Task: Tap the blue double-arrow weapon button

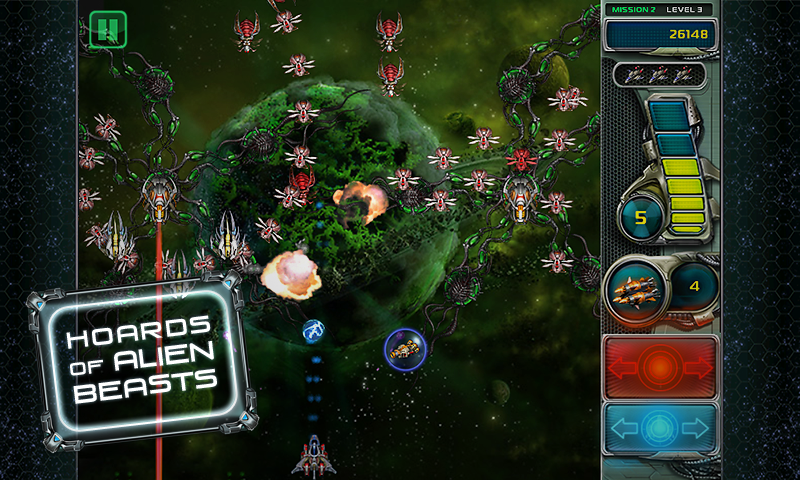Action: (660, 430)
